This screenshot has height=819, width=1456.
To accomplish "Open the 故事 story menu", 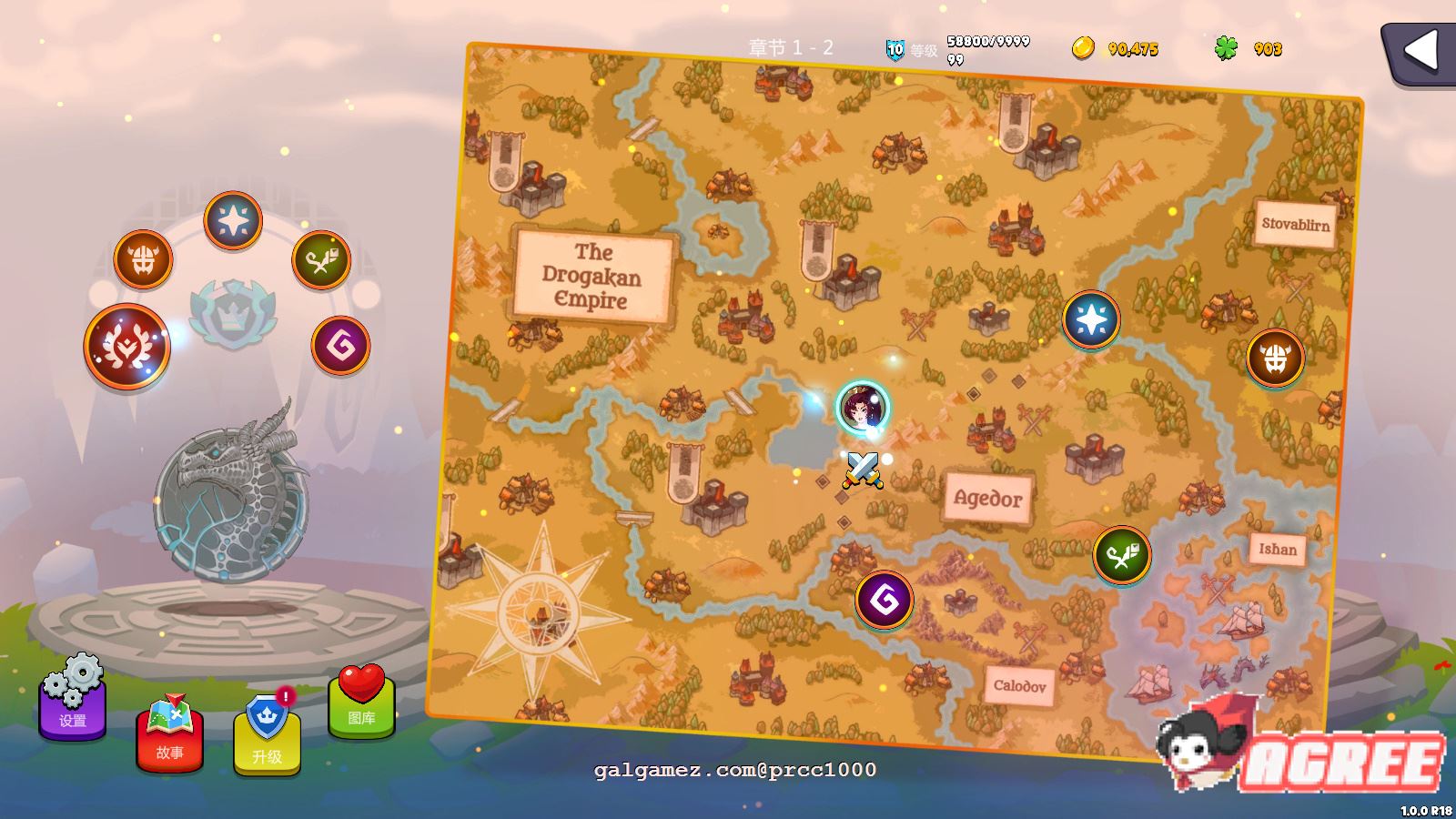I will point(170,735).
